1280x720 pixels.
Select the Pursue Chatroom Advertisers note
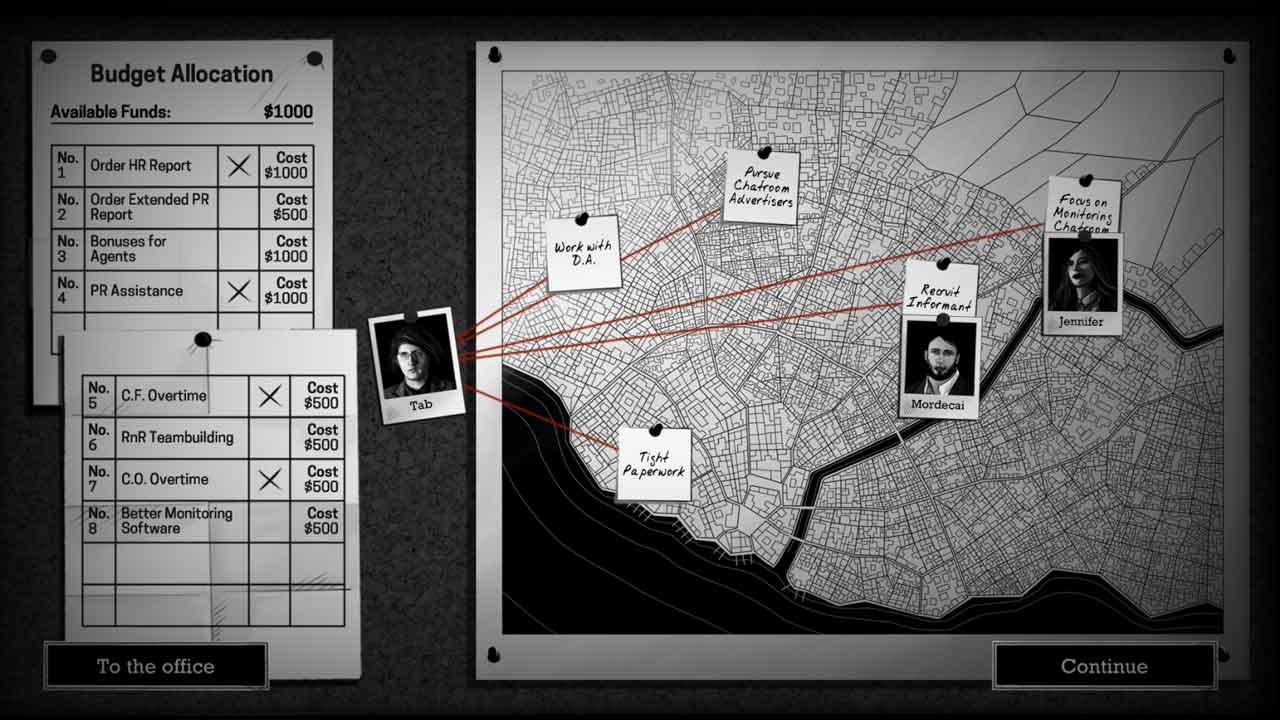[x=761, y=187]
